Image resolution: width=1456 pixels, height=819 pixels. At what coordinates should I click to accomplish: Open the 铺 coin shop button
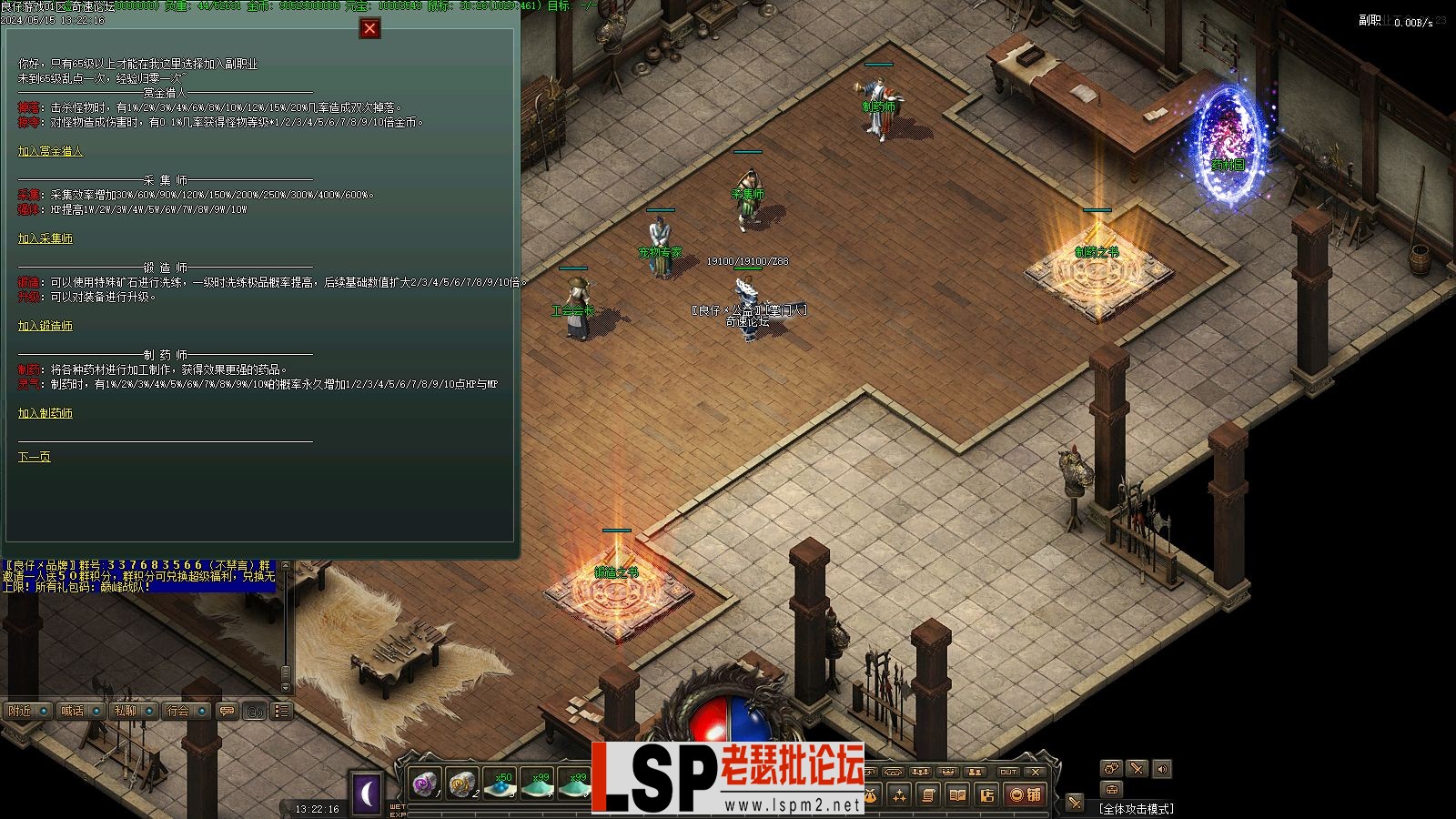point(1026,795)
